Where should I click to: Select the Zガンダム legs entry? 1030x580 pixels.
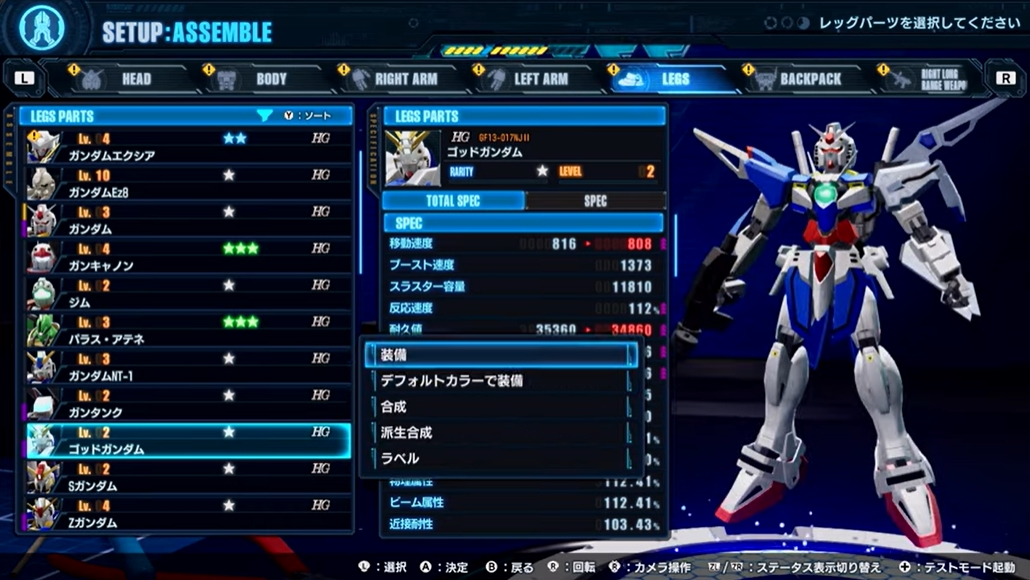[188, 513]
